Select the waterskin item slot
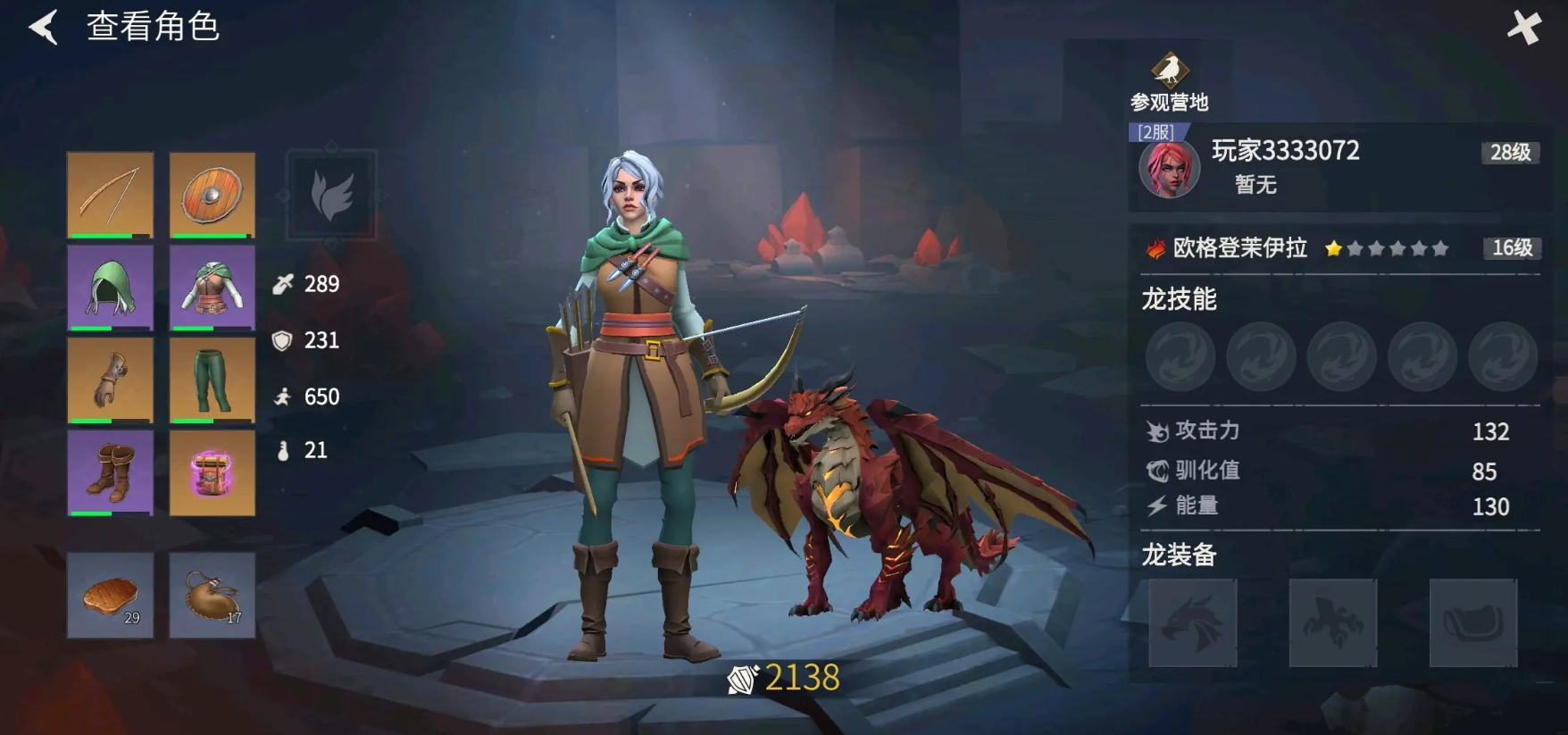This screenshot has height=735, width=1568. point(212,595)
